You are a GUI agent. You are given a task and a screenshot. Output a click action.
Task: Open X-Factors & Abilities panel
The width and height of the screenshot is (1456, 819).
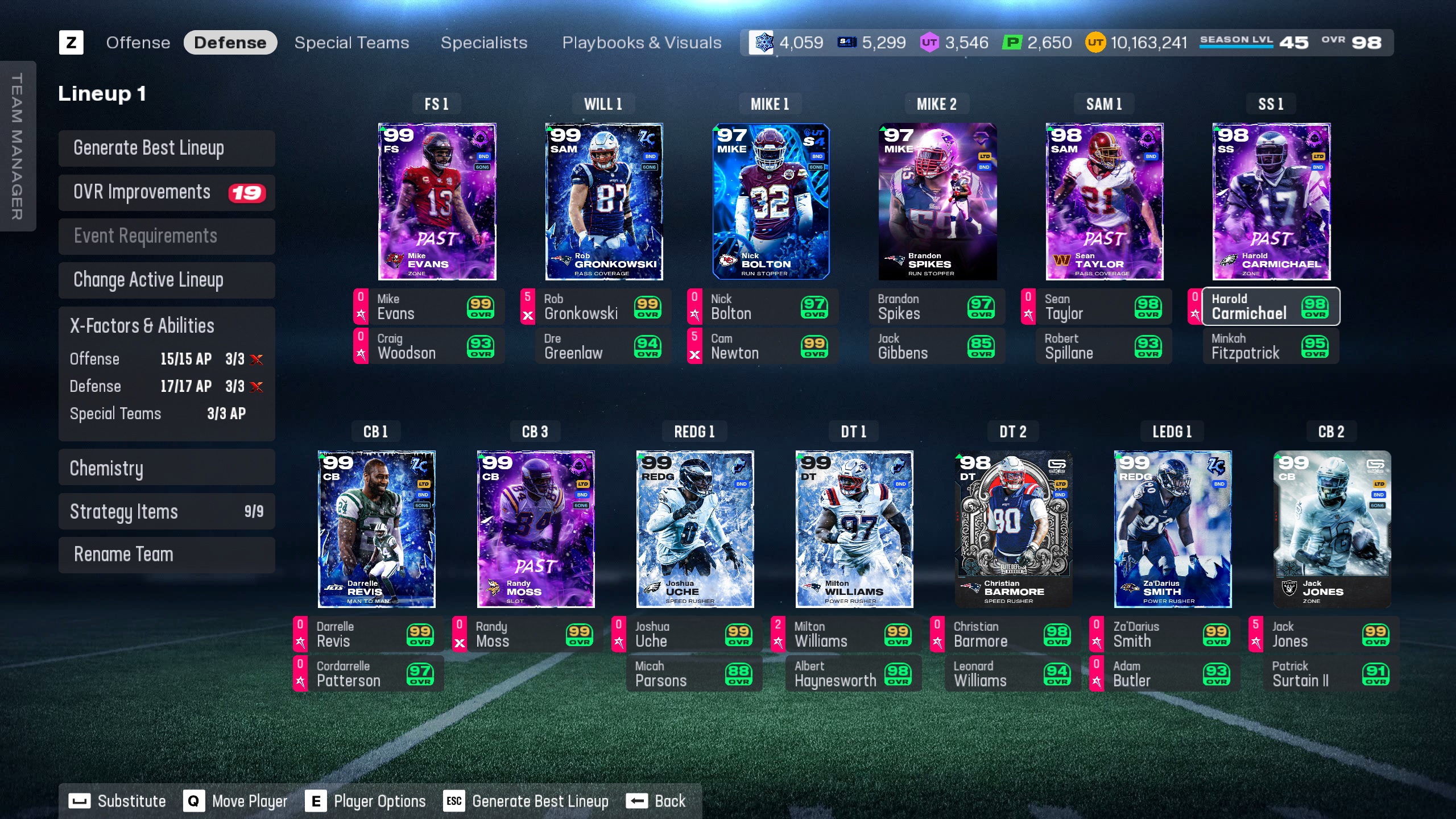point(167,326)
